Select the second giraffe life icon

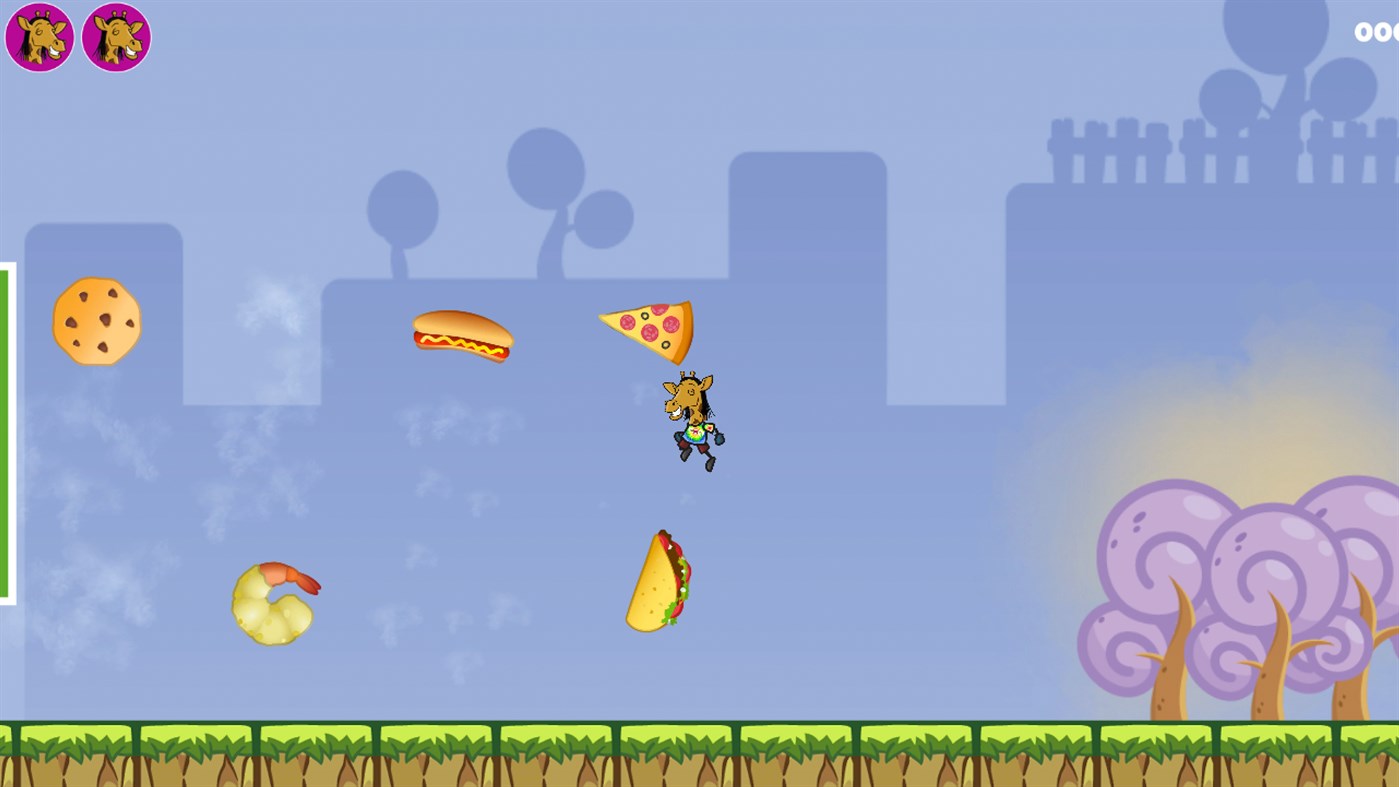117,36
